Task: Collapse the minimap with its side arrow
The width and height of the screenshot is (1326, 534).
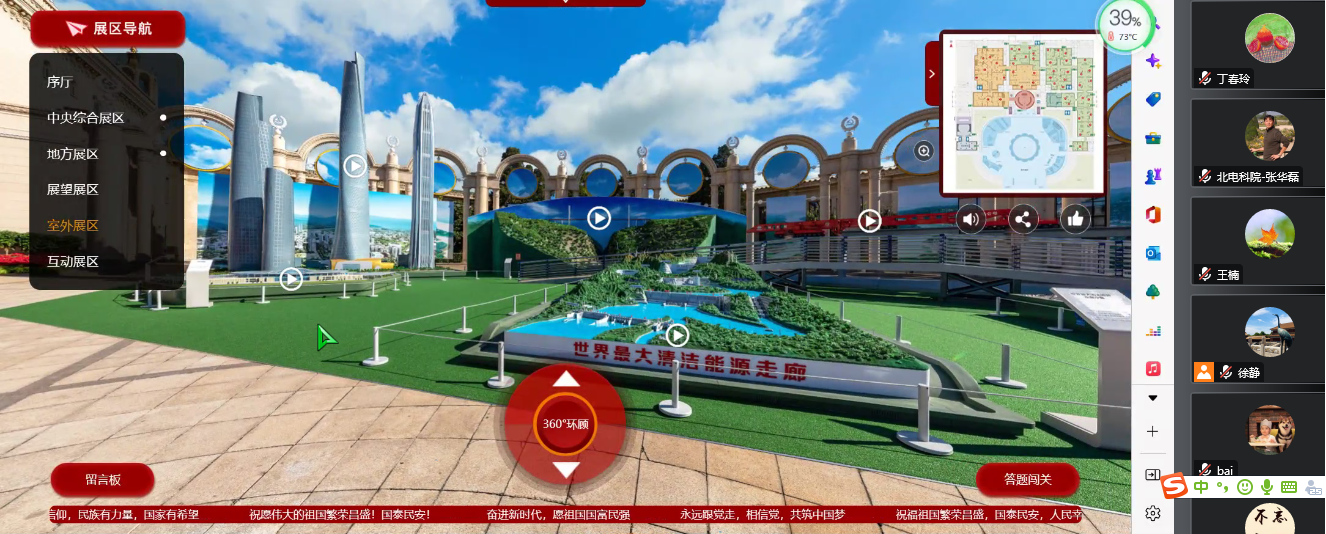Action: coord(932,73)
